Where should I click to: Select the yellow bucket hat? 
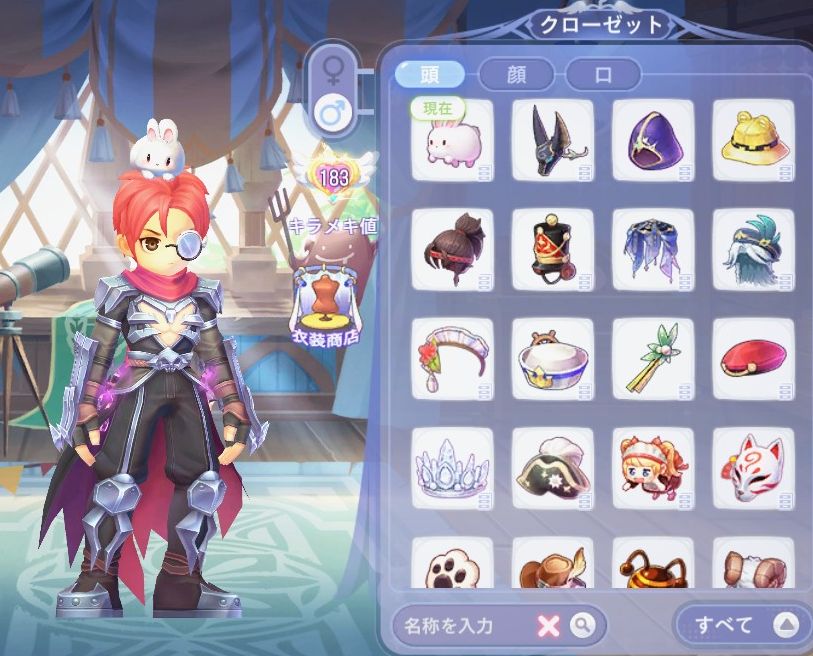(752, 141)
